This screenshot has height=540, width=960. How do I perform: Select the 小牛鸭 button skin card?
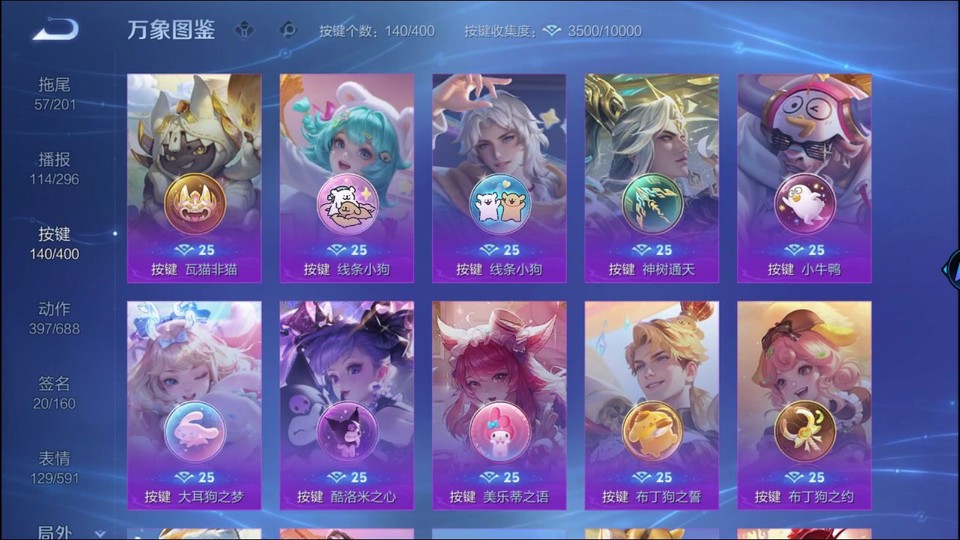click(x=804, y=178)
